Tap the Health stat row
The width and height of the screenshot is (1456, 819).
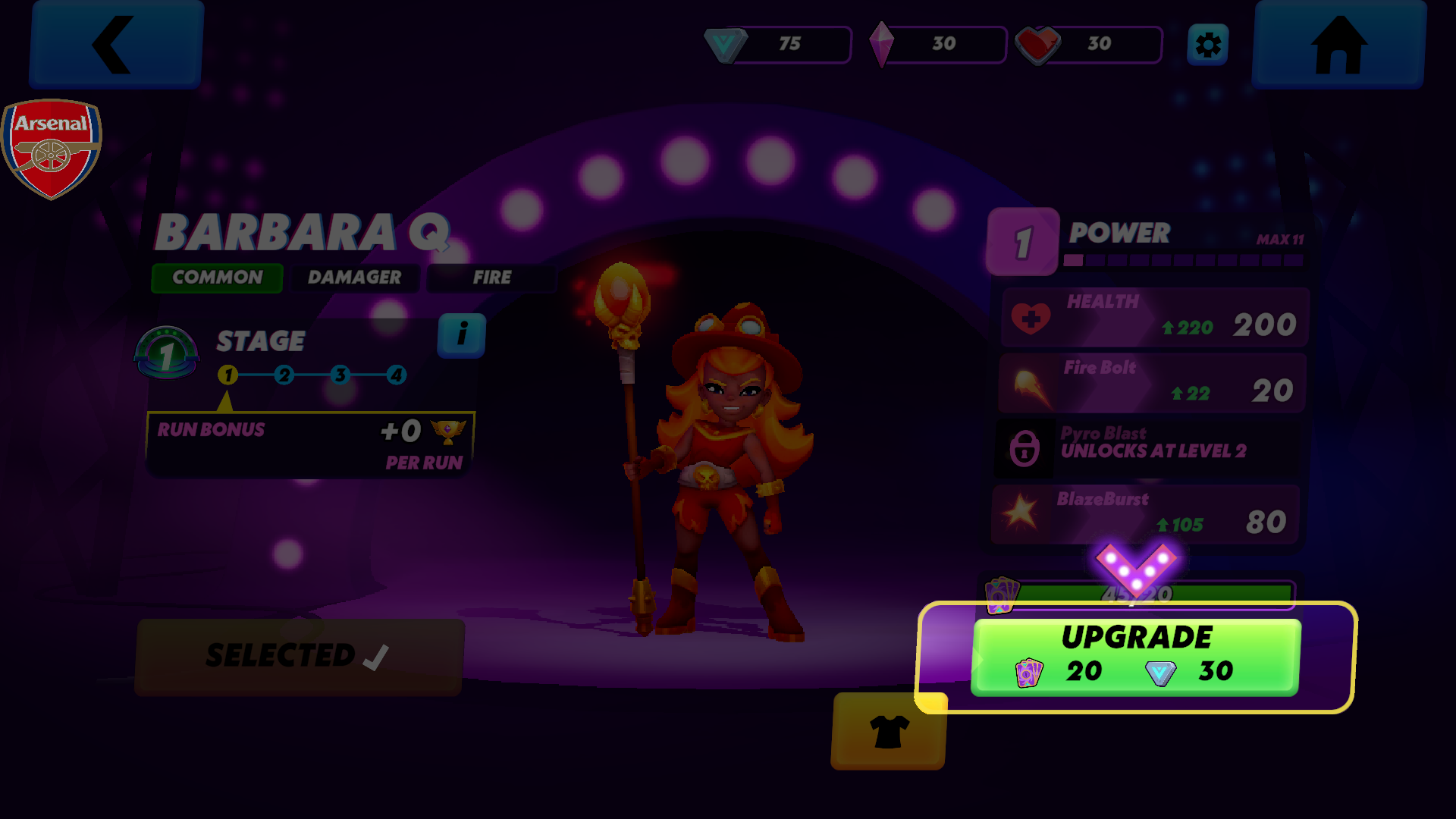coord(1154,318)
